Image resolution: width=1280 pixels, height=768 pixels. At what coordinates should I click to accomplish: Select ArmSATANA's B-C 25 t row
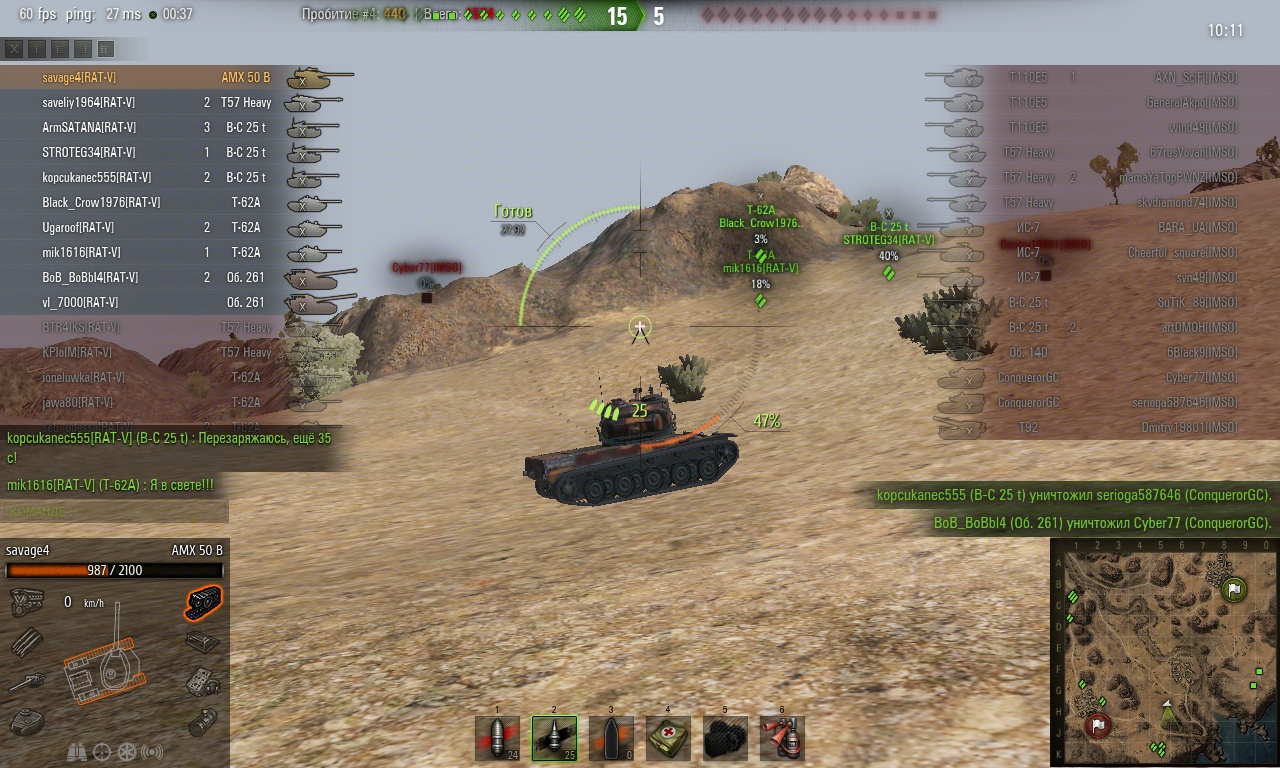pyautogui.click(x=150, y=127)
